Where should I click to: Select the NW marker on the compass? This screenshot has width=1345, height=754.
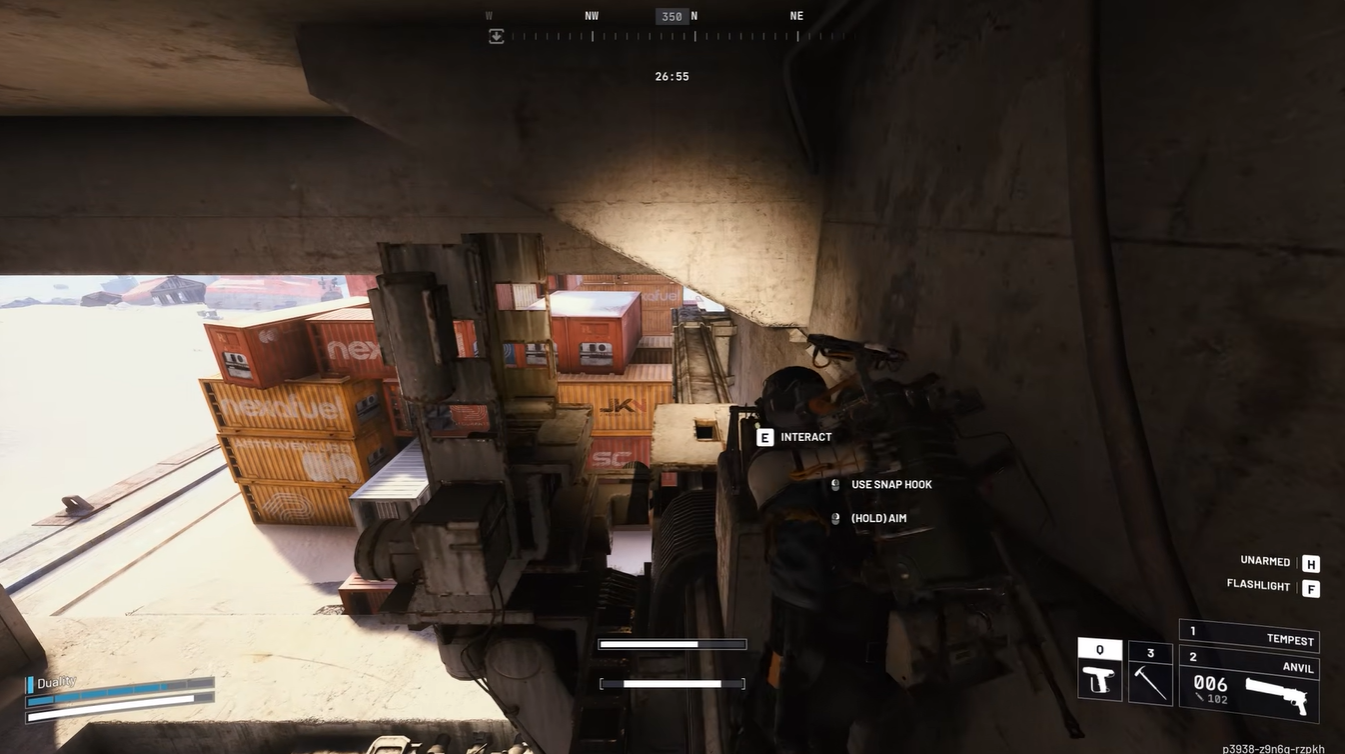(591, 16)
